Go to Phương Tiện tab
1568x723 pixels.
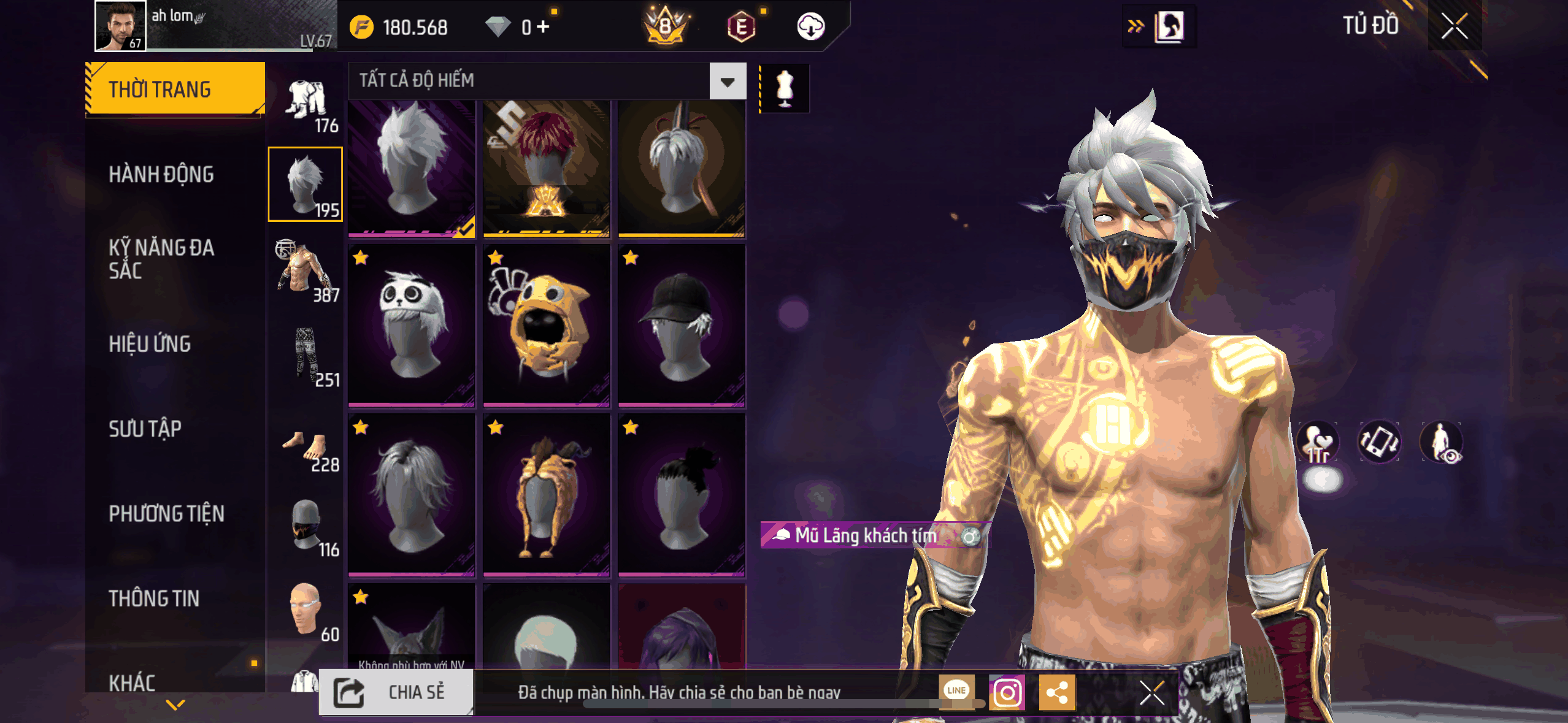(x=166, y=513)
